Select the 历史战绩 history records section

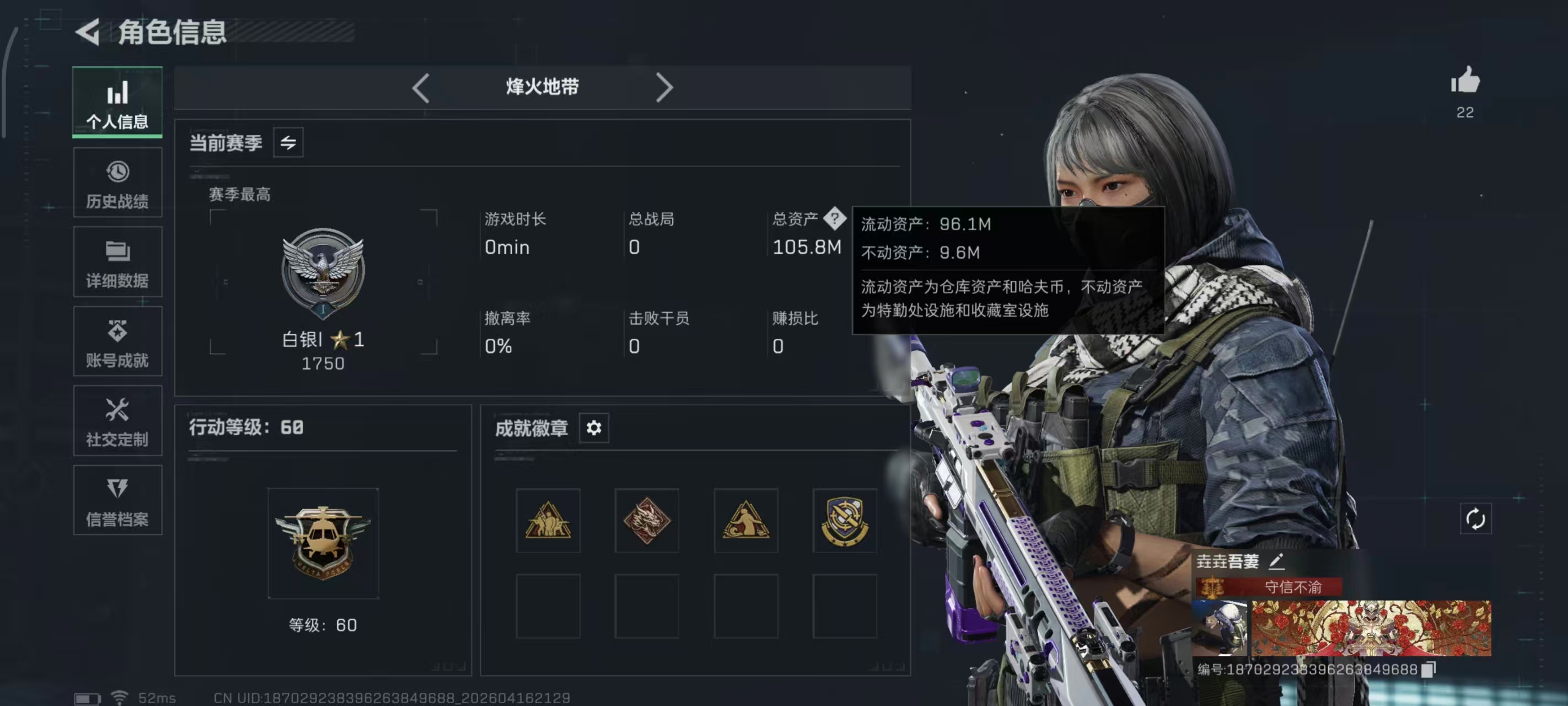[117, 182]
